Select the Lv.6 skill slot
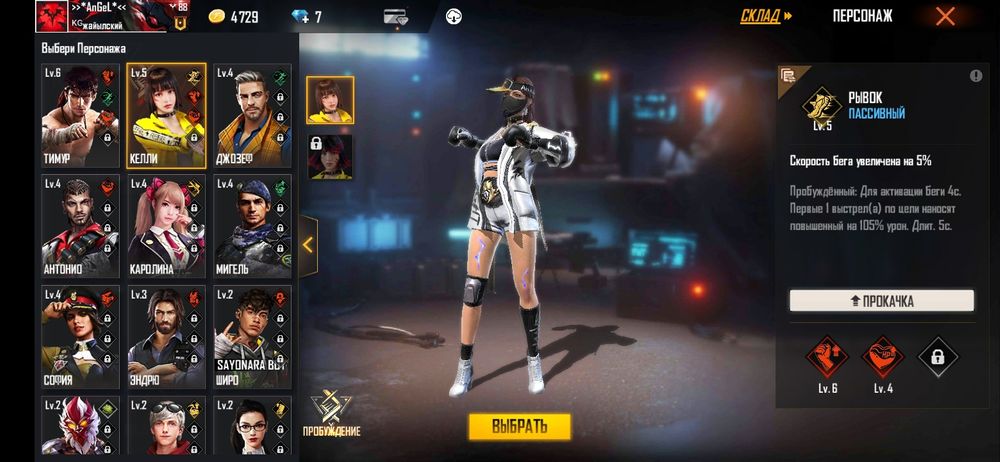The image size is (1000, 462). pos(826,355)
